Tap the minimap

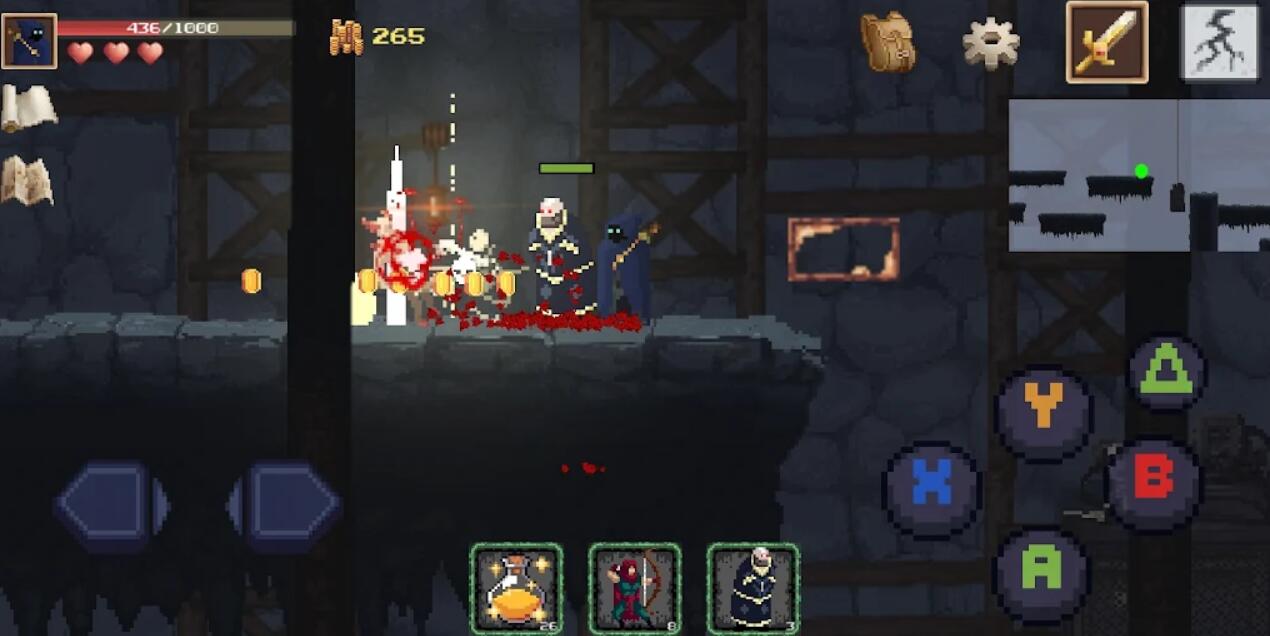click(1138, 175)
